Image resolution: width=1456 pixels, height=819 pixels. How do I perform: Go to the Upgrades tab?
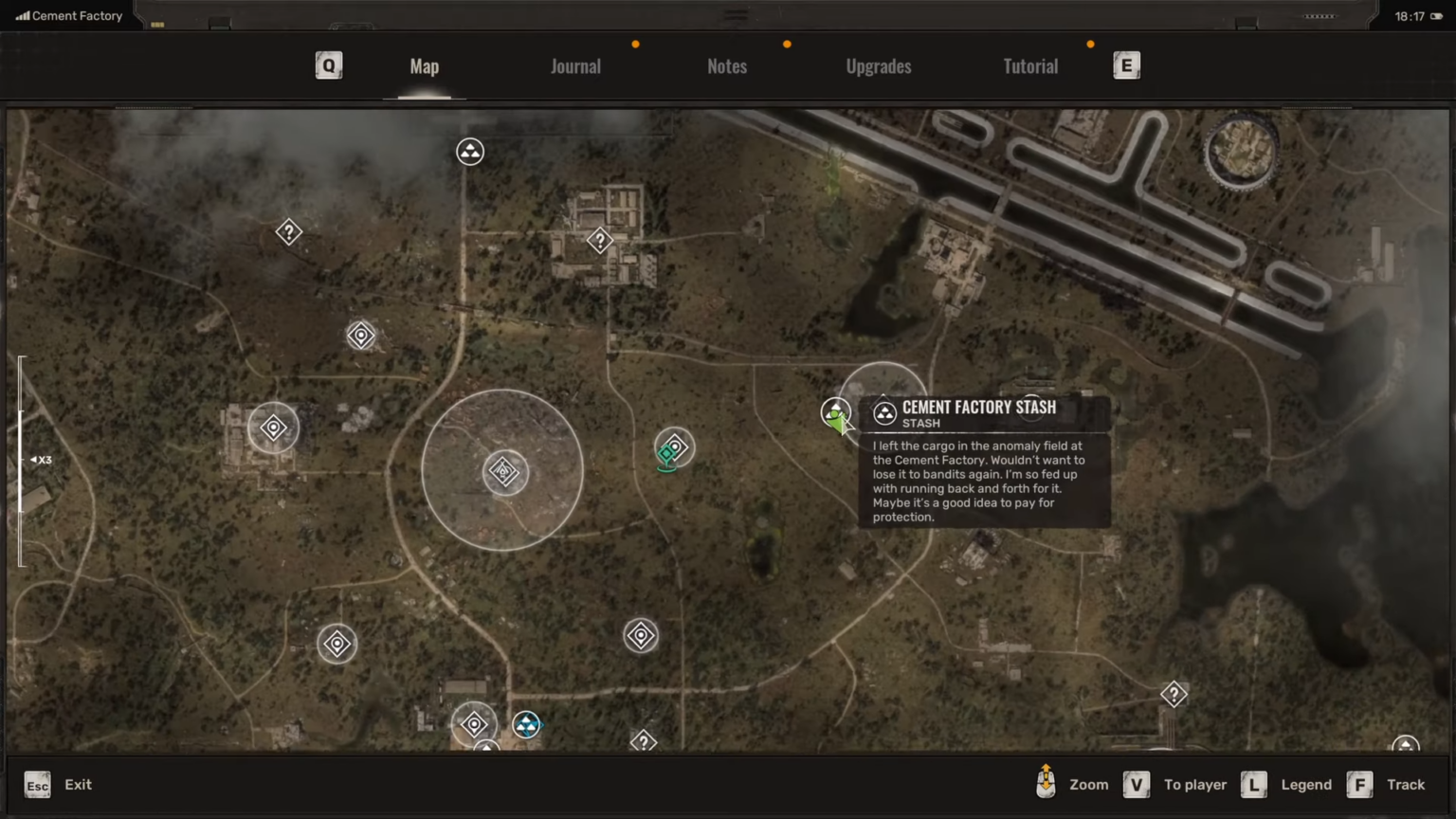pyautogui.click(x=879, y=66)
